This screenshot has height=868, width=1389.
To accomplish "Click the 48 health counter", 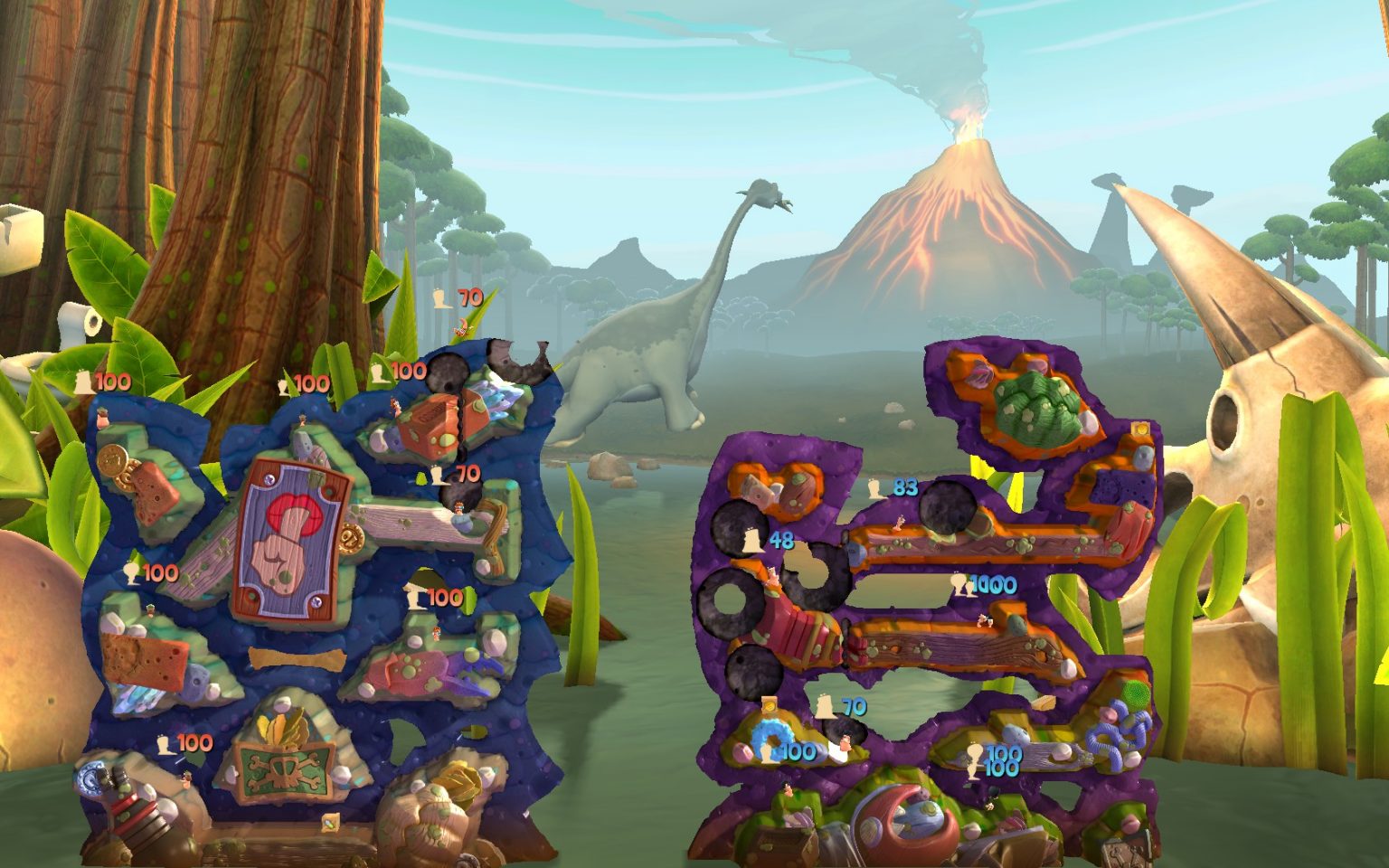I will pos(782,540).
